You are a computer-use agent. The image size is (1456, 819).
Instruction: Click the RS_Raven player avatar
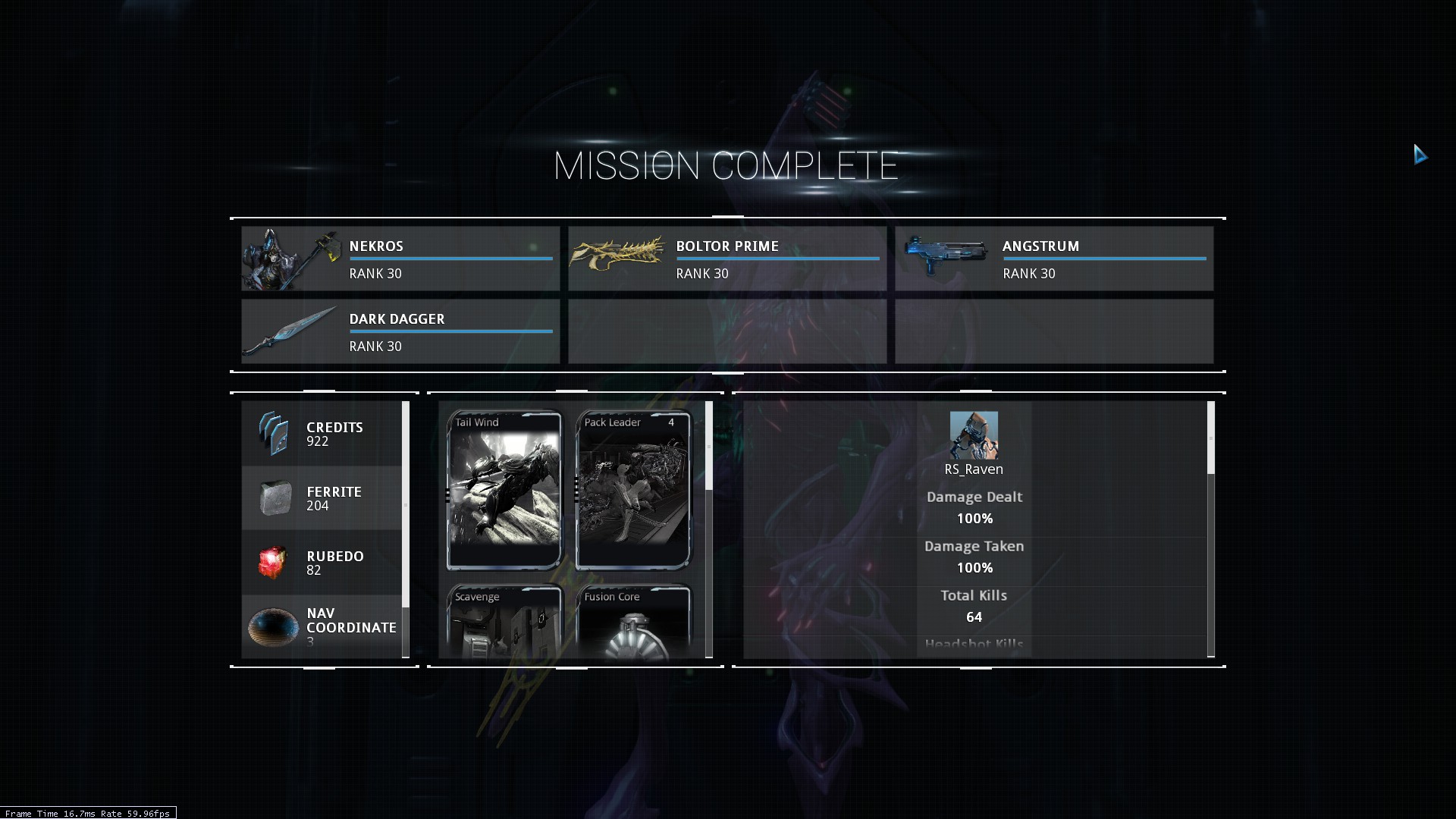974,435
